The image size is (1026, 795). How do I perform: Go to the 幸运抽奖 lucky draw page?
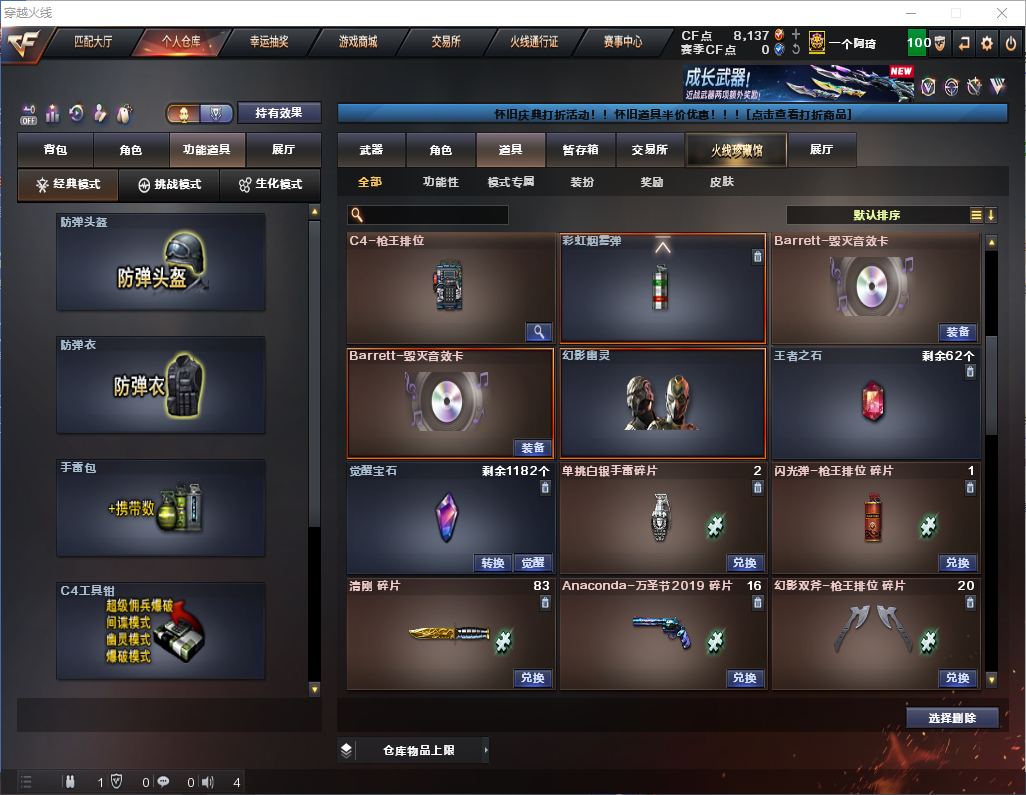click(x=268, y=43)
